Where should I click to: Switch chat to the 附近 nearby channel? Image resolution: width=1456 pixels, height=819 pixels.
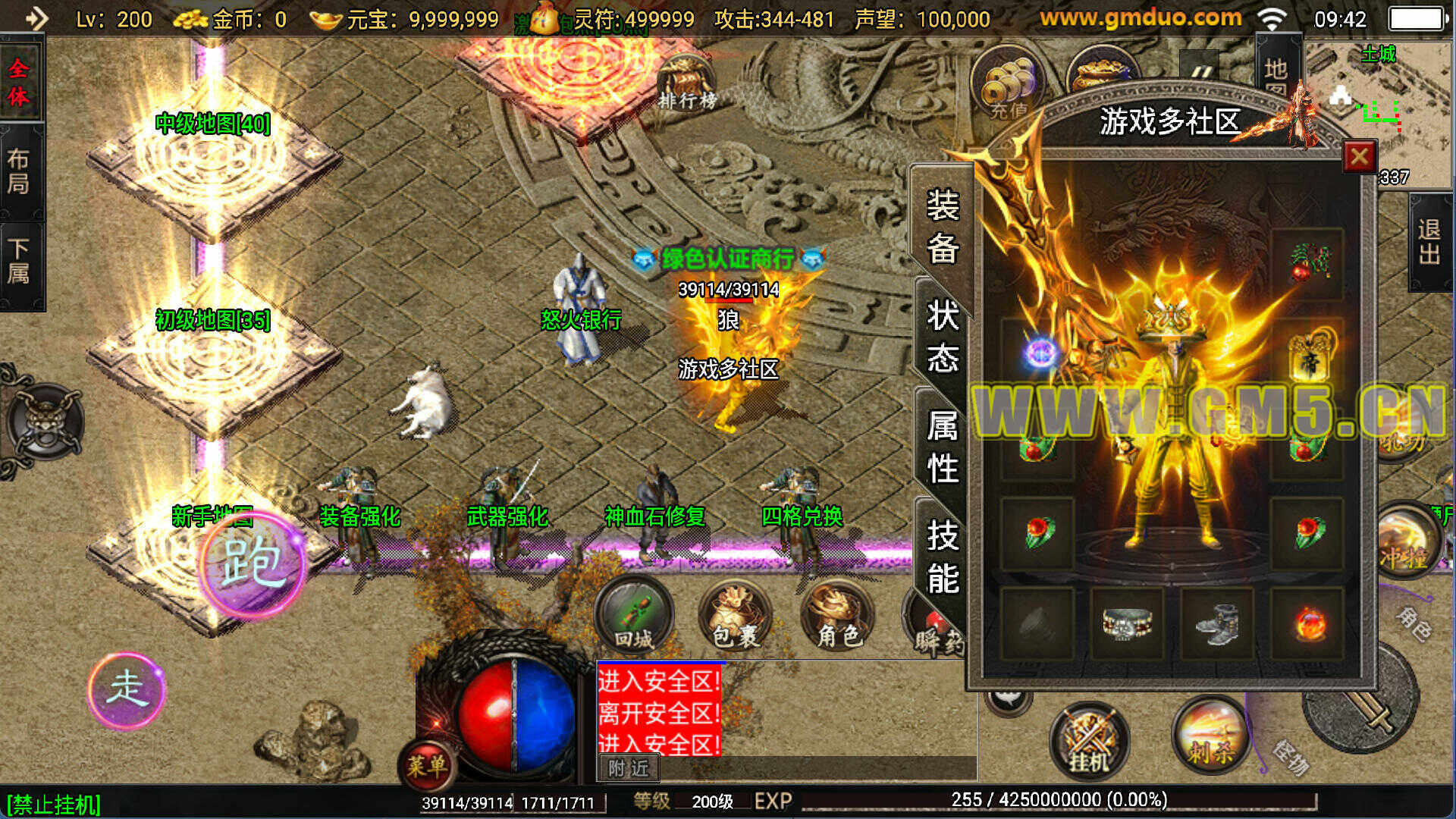[629, 768]
